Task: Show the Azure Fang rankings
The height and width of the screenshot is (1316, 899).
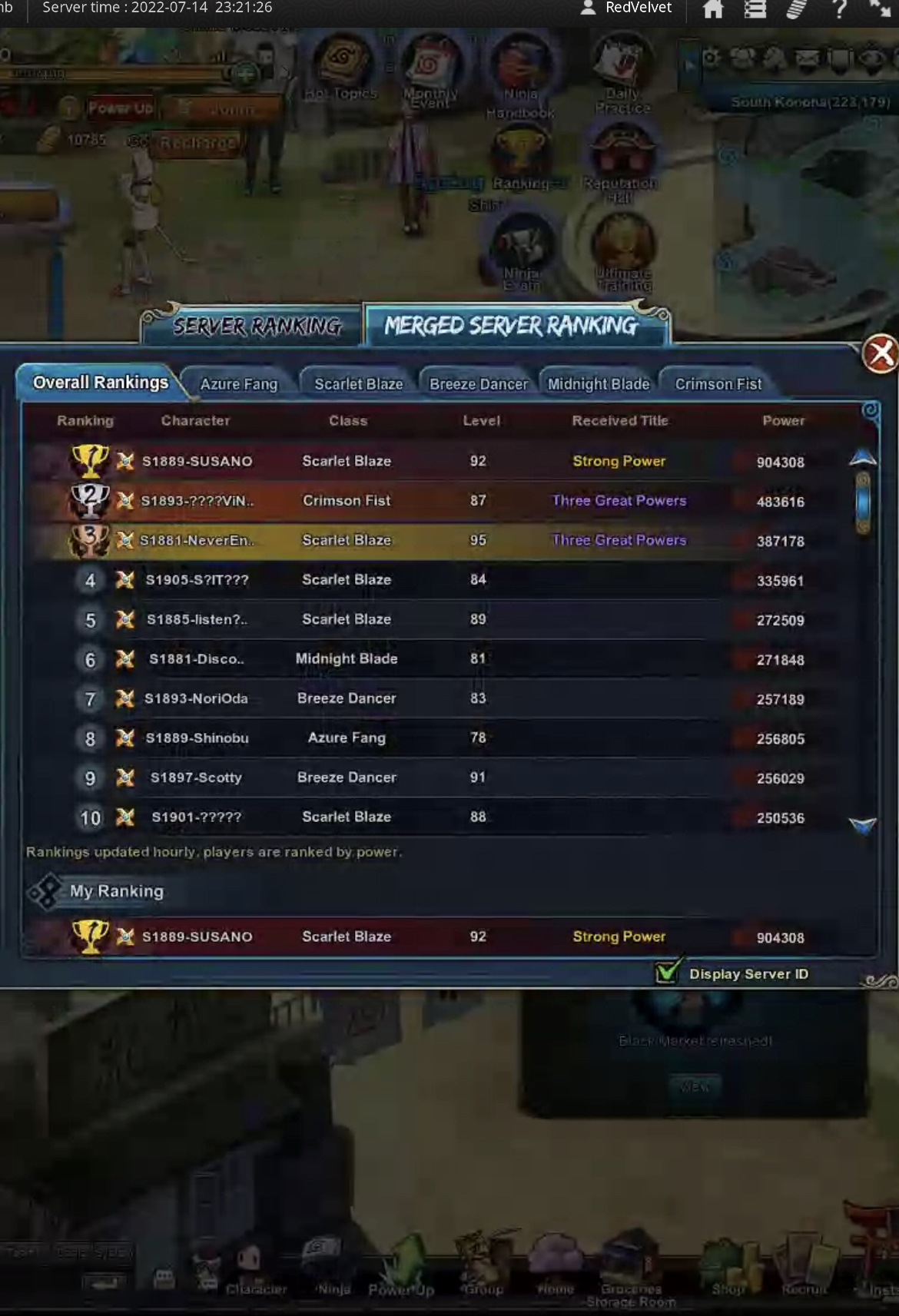Action: [239, 384]
